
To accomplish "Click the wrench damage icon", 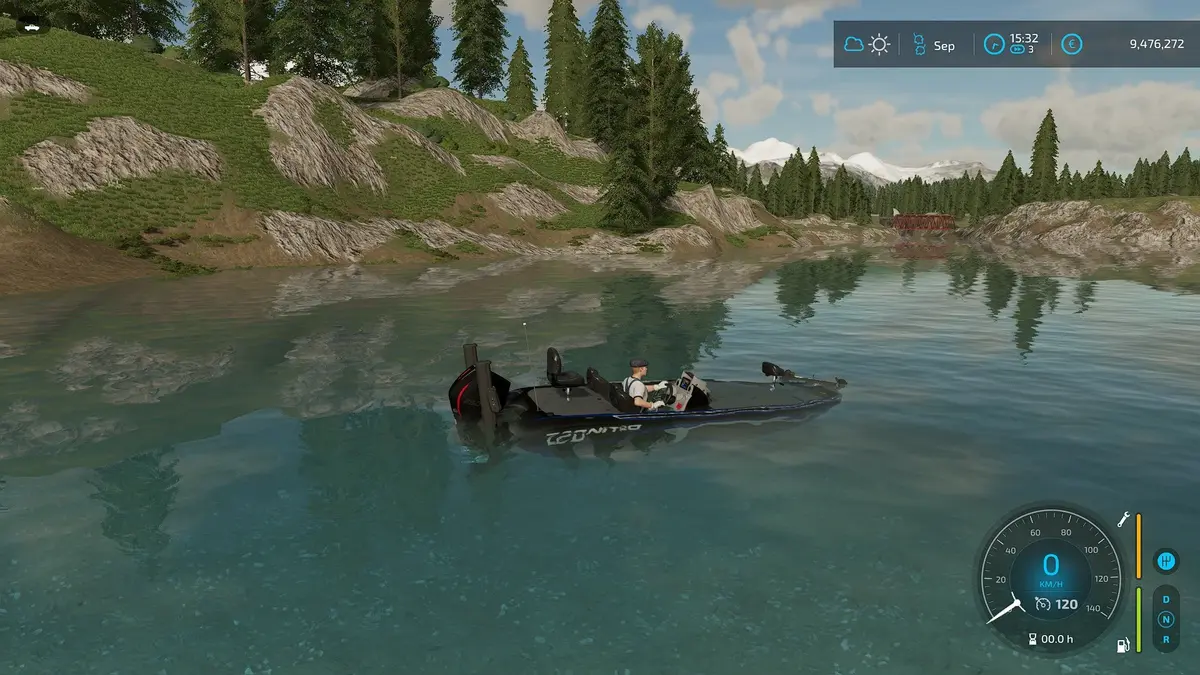I will [x=1124, y=520].
